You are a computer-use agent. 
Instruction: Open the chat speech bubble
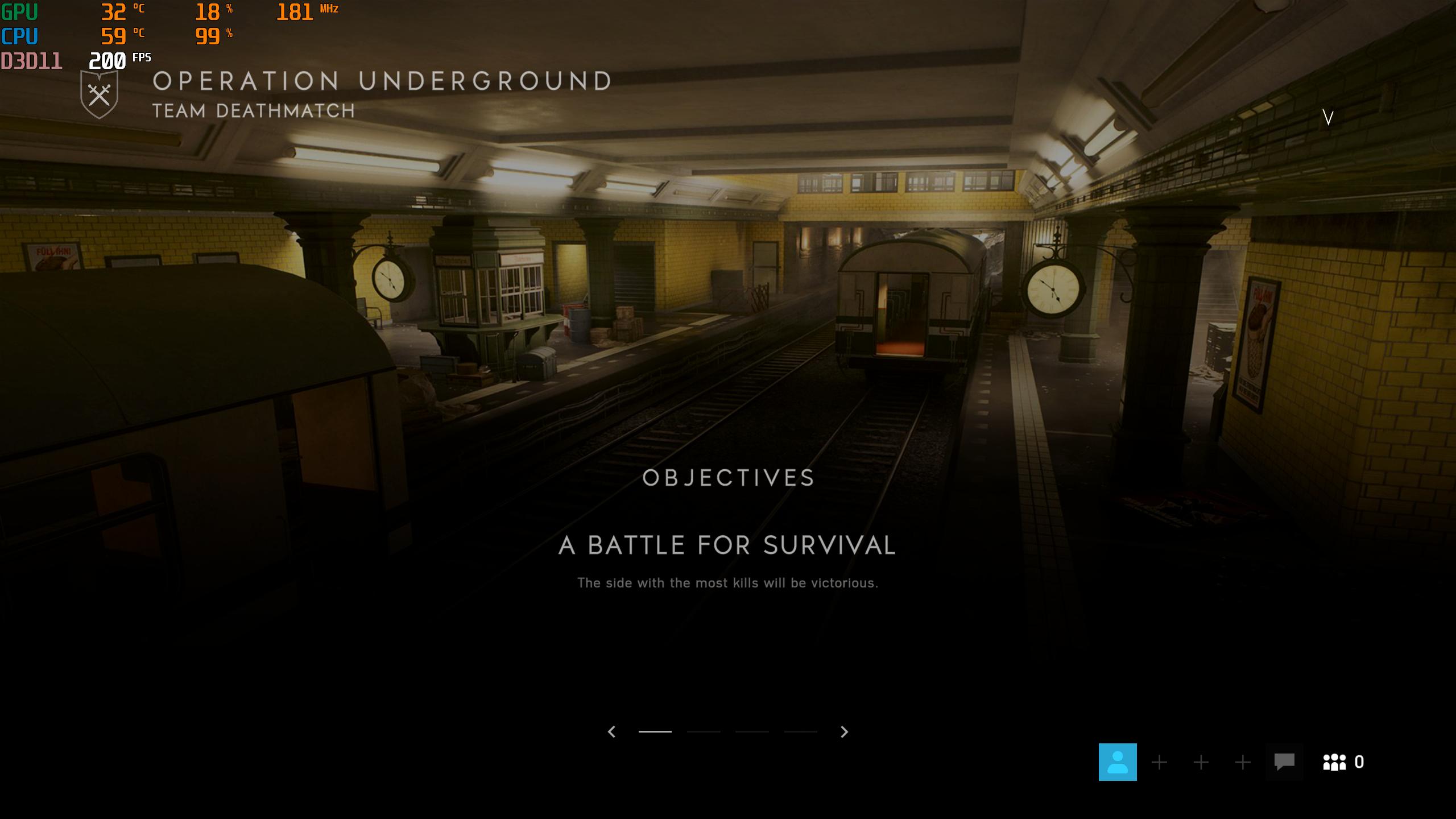[x=1284, y=762]
